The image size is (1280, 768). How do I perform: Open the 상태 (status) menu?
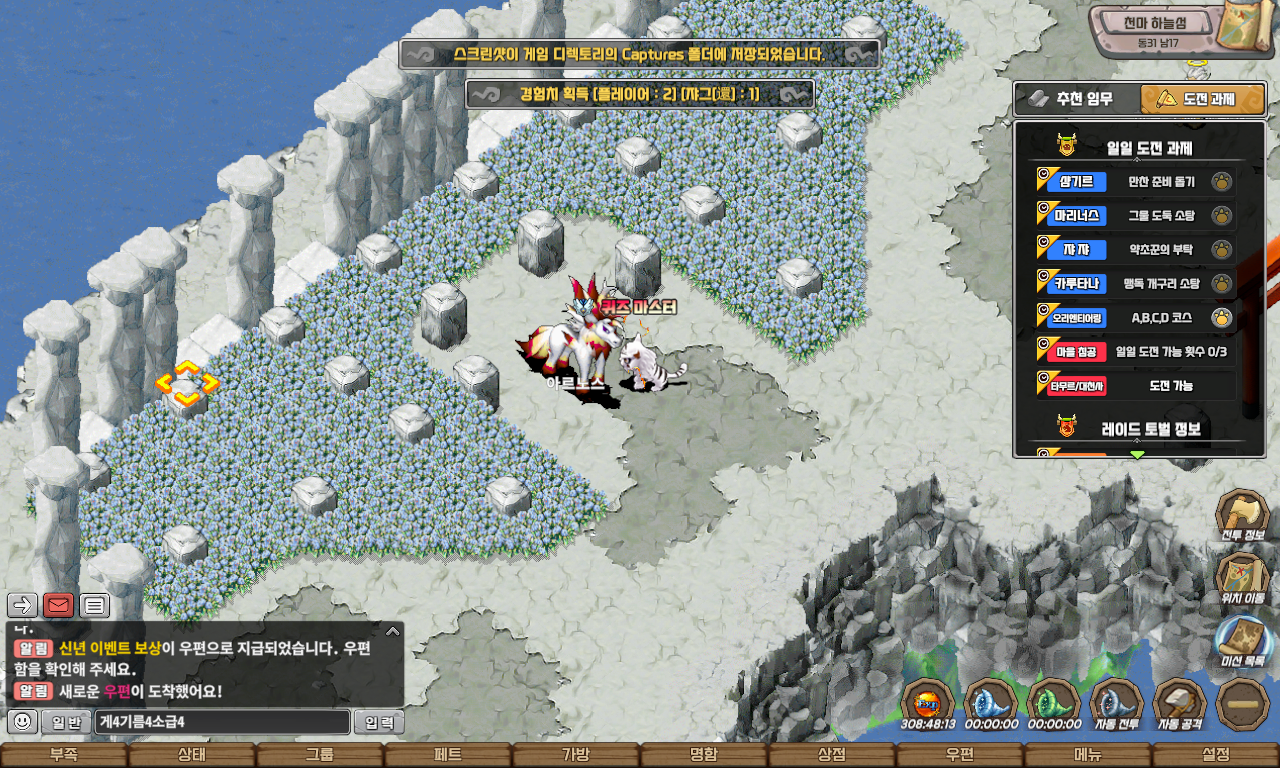[191, 755]
